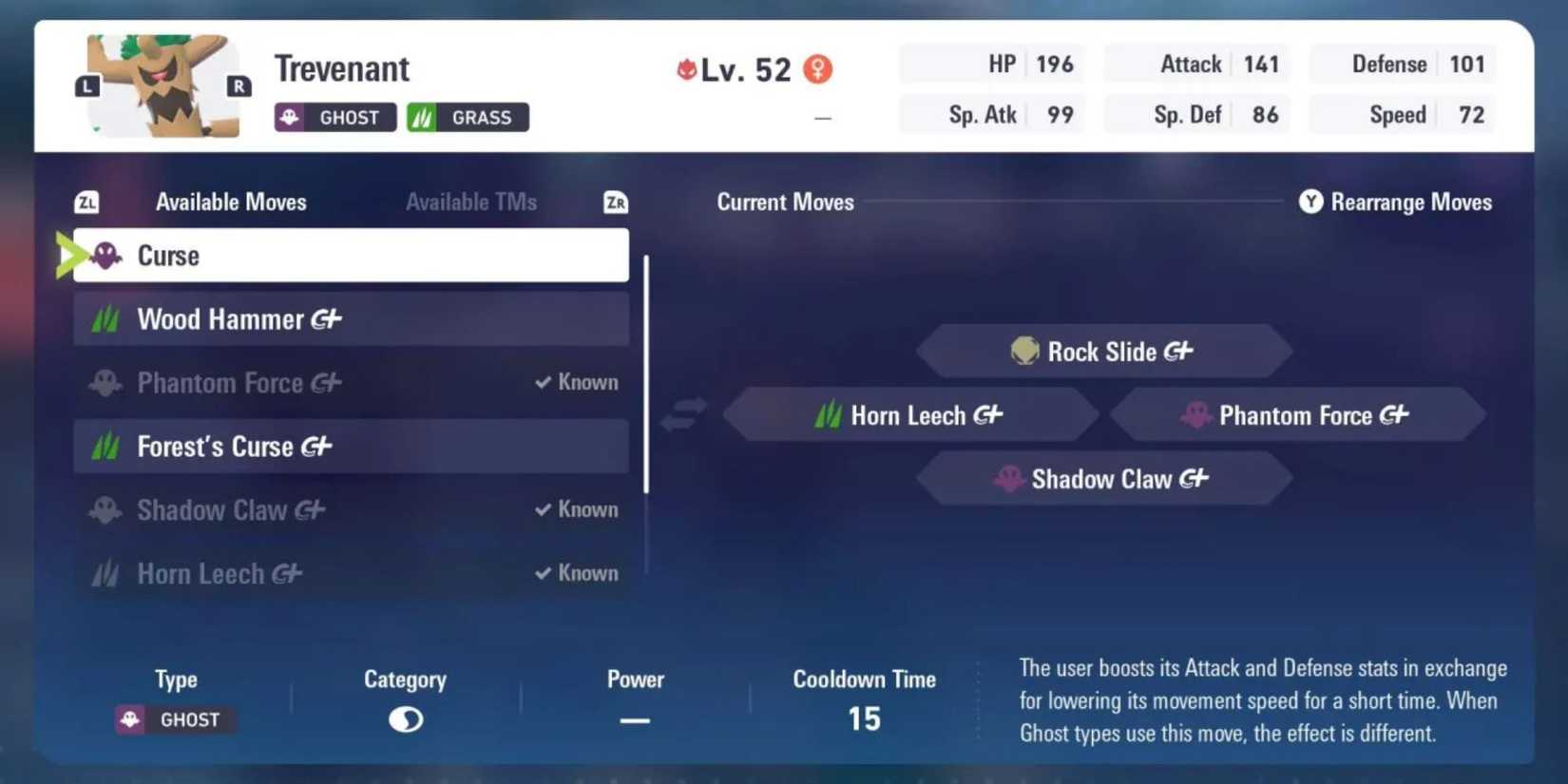1568x784 pixels.
Task: Click the Grass type badge next to Ghost
Action: pyautogui.click(x=468, y=117)
